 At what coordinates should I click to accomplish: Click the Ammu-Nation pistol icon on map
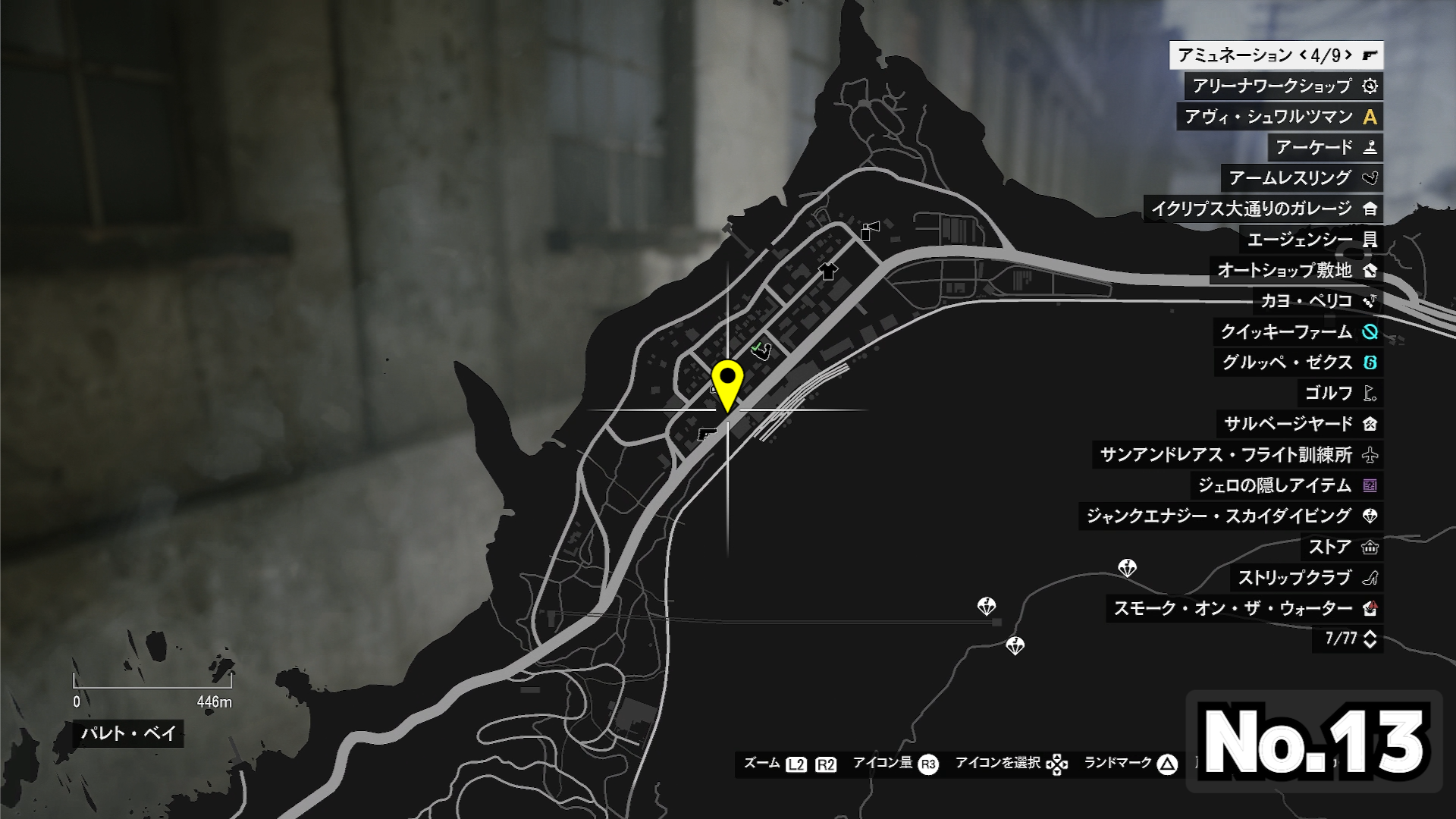tap(707, 434)
